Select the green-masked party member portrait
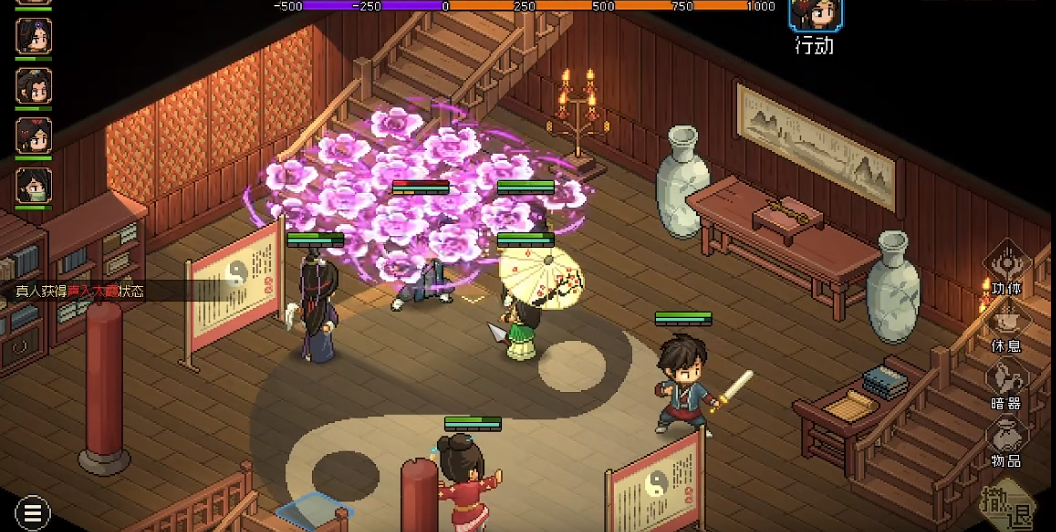 33,186
